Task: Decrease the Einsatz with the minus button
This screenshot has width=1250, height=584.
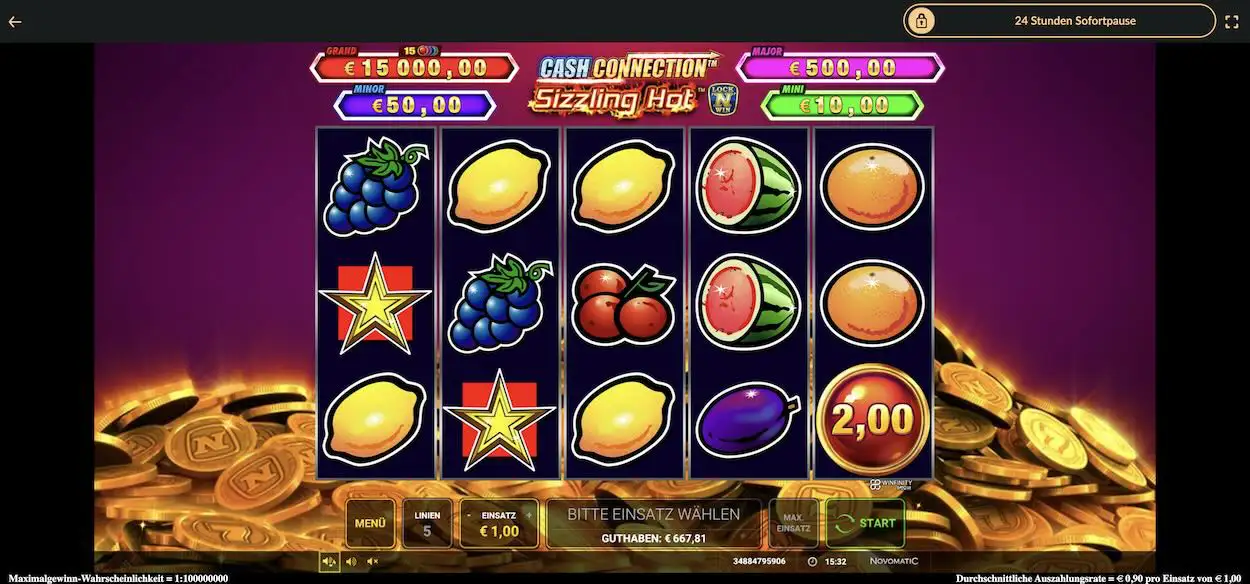Action: 468,515
